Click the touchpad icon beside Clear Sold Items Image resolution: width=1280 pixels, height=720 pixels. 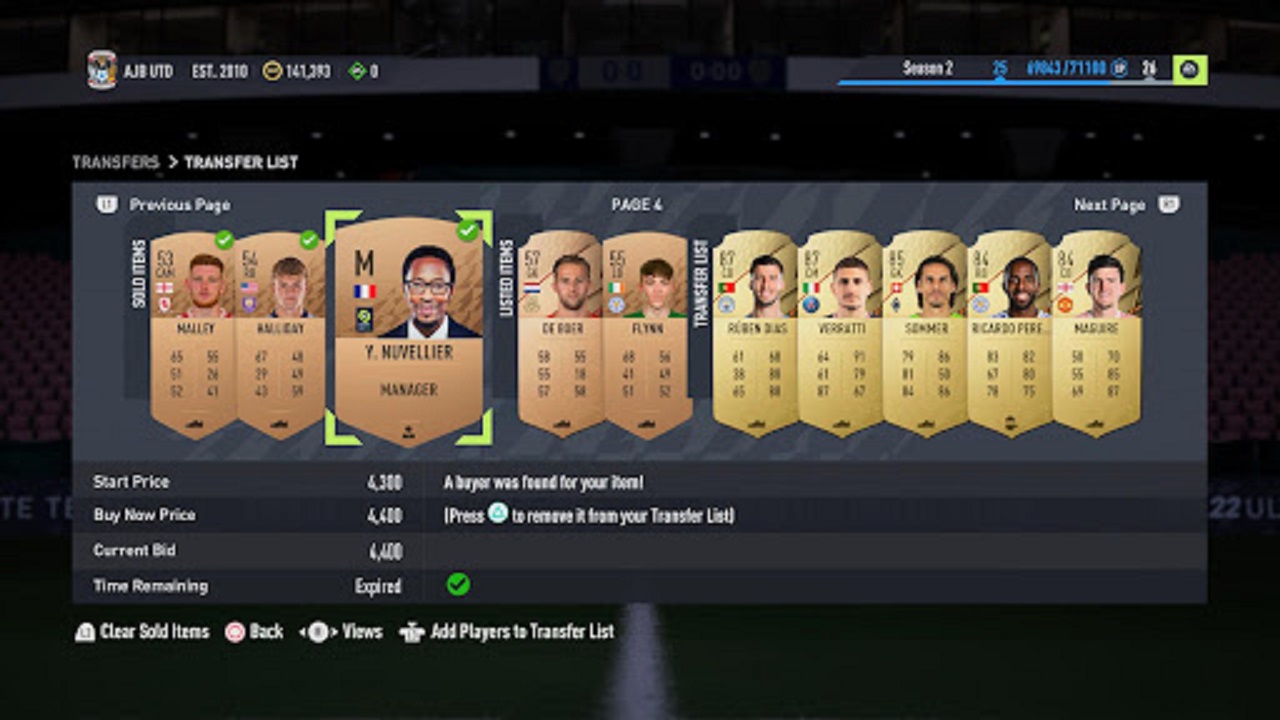pyautogui.click(x=85, y=632)
